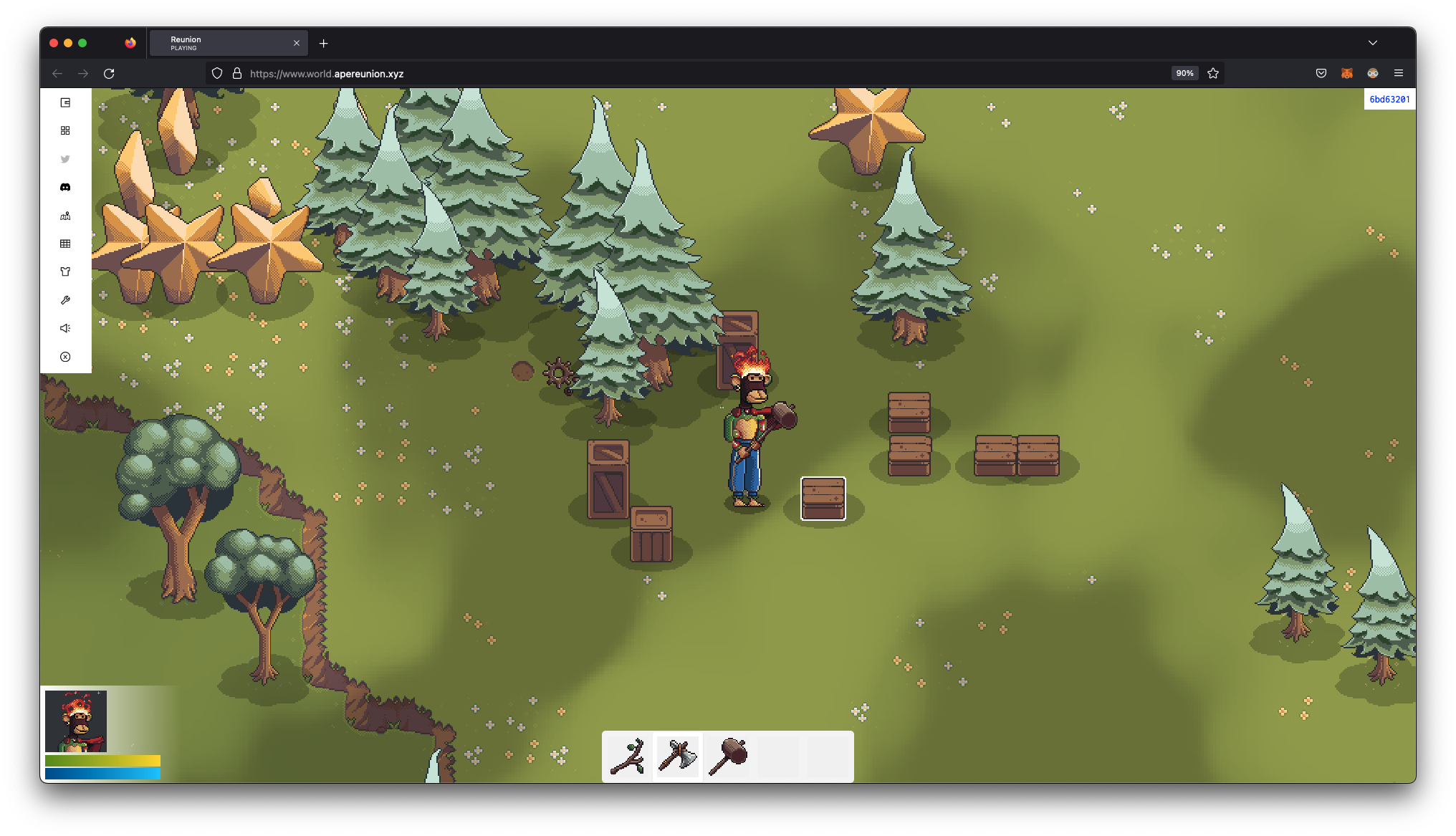The image size is (1456, 836).
Task: Mute game audio via speaker icon
Action: click(x=65, y=328)
